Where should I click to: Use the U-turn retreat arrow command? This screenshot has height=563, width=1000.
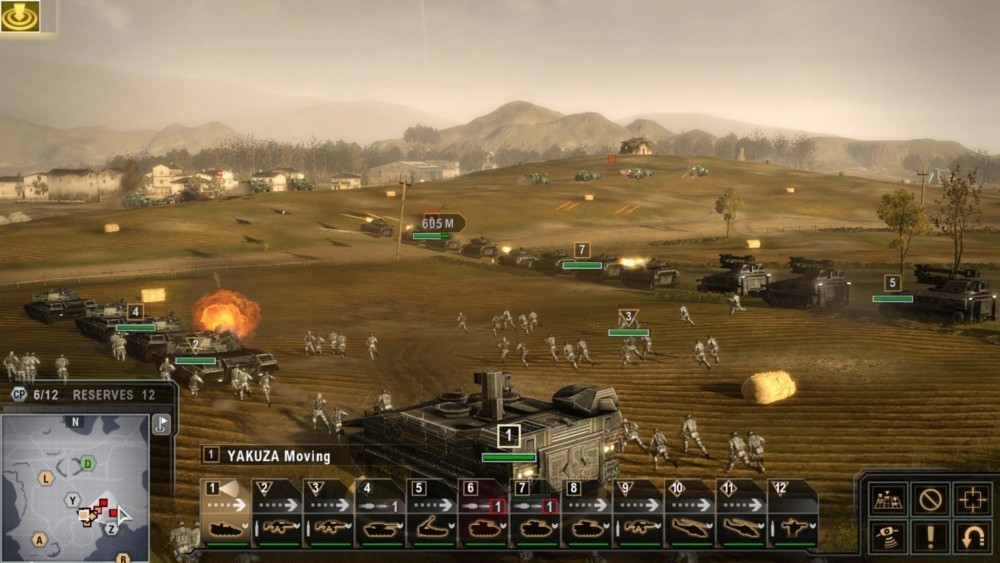pos(973,537)
